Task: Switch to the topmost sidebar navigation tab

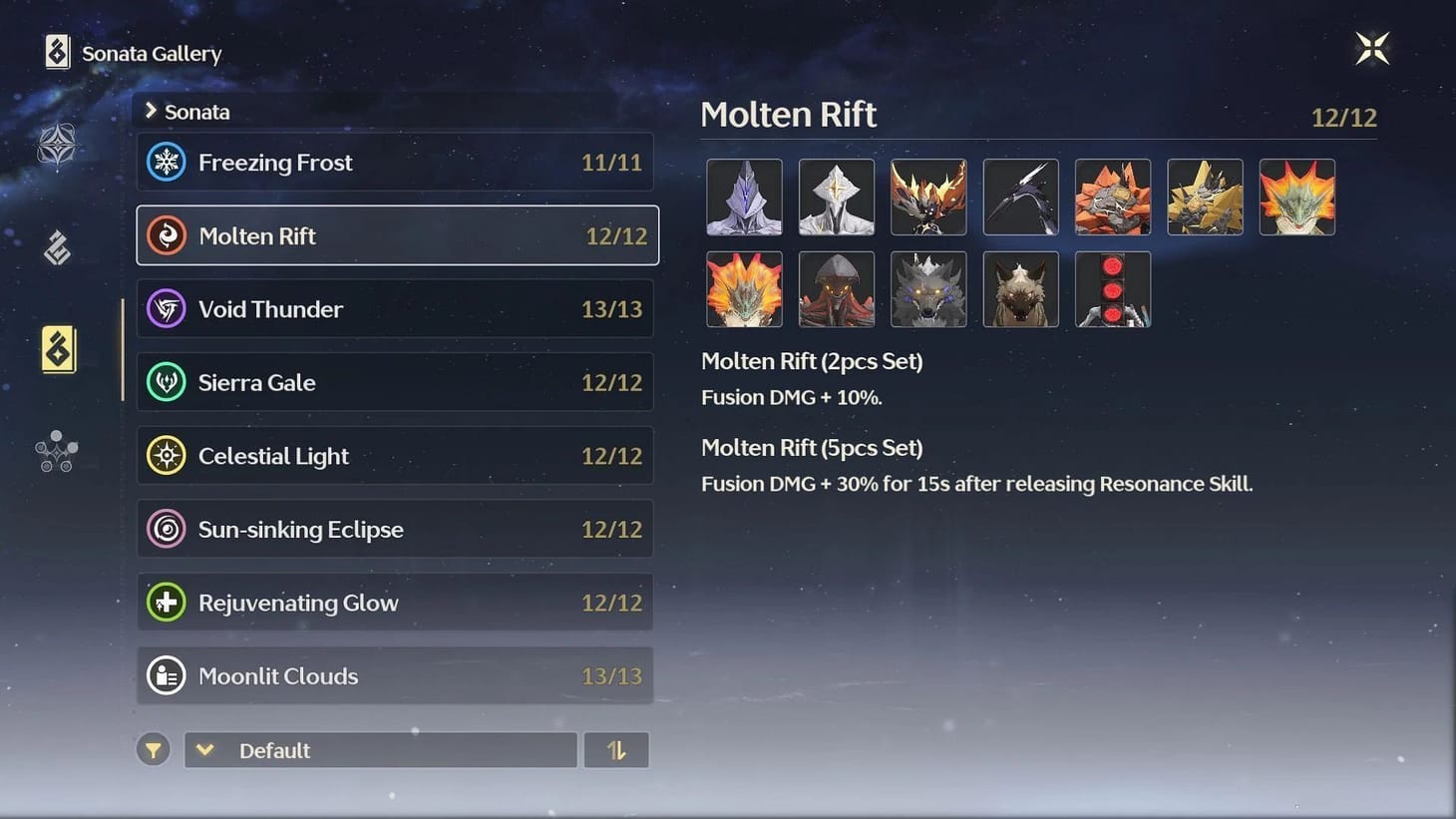Action: click(57, 145)
